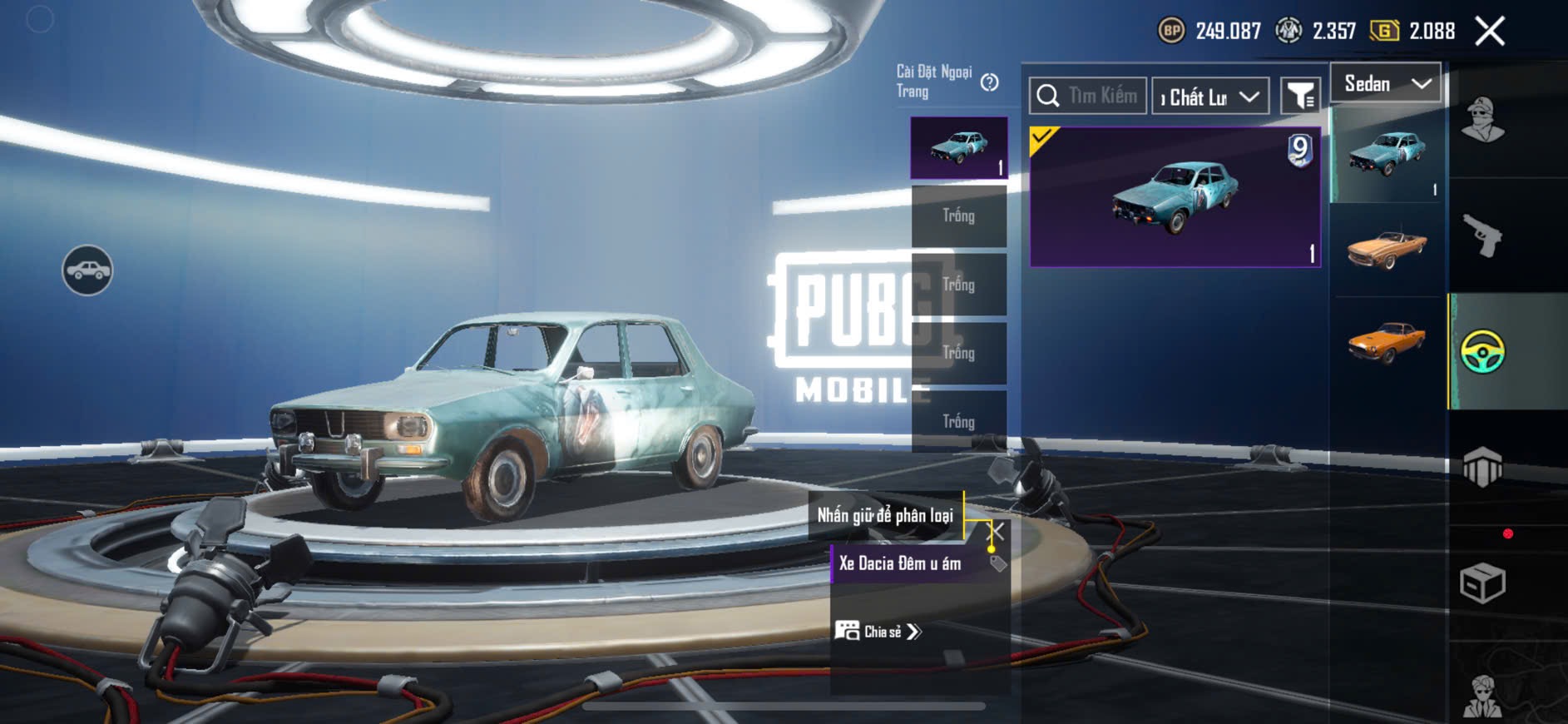This screenshot has width=1568, height=724.
Task: Select the equipped Dacia appearance slot
Action: tap(959, 148)
